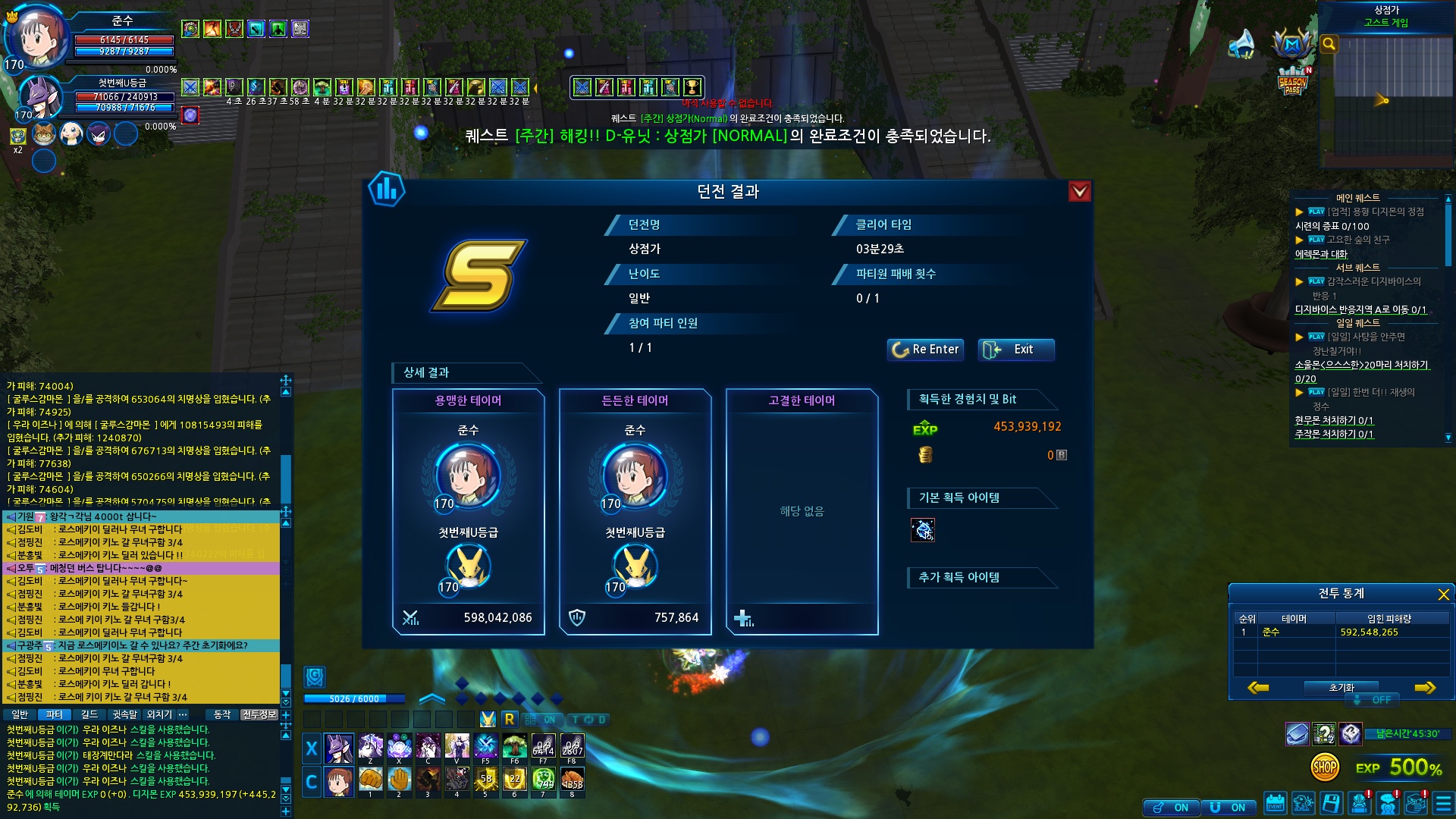Open the EVENT calendar icon

pyautogui.click(x=1275, y=804)
